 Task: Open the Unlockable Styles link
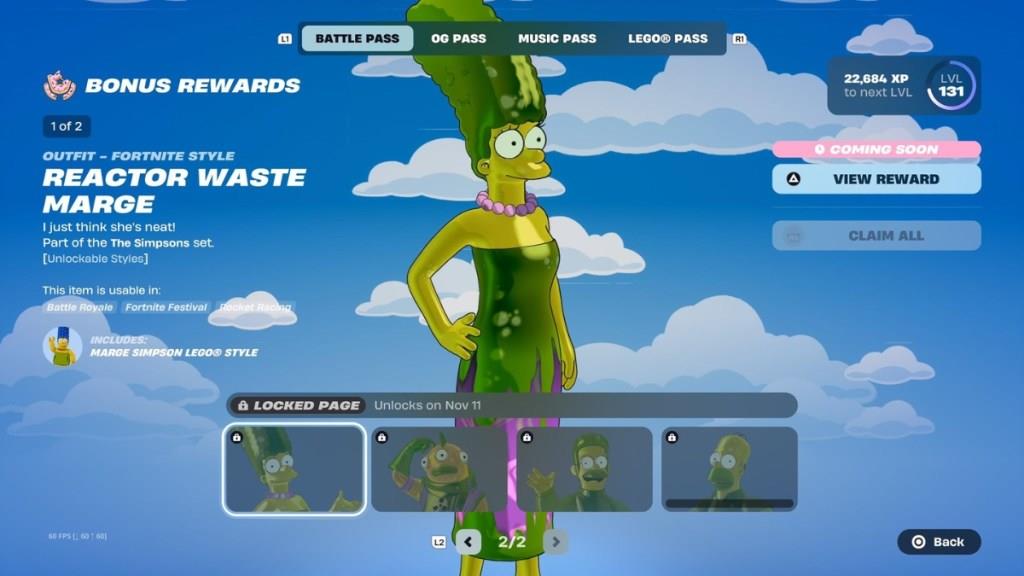tap(95, 259)
